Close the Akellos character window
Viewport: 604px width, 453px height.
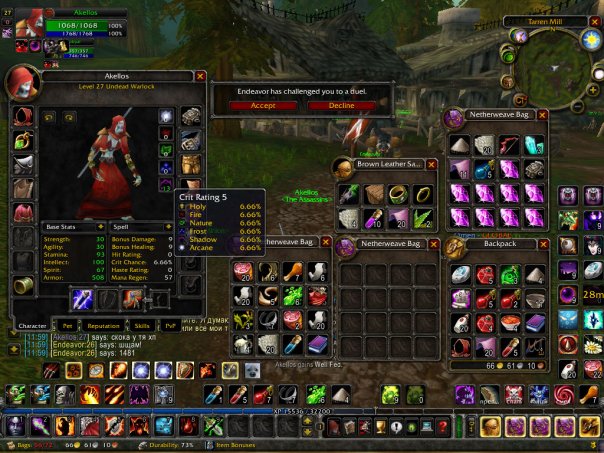(200, 75)
